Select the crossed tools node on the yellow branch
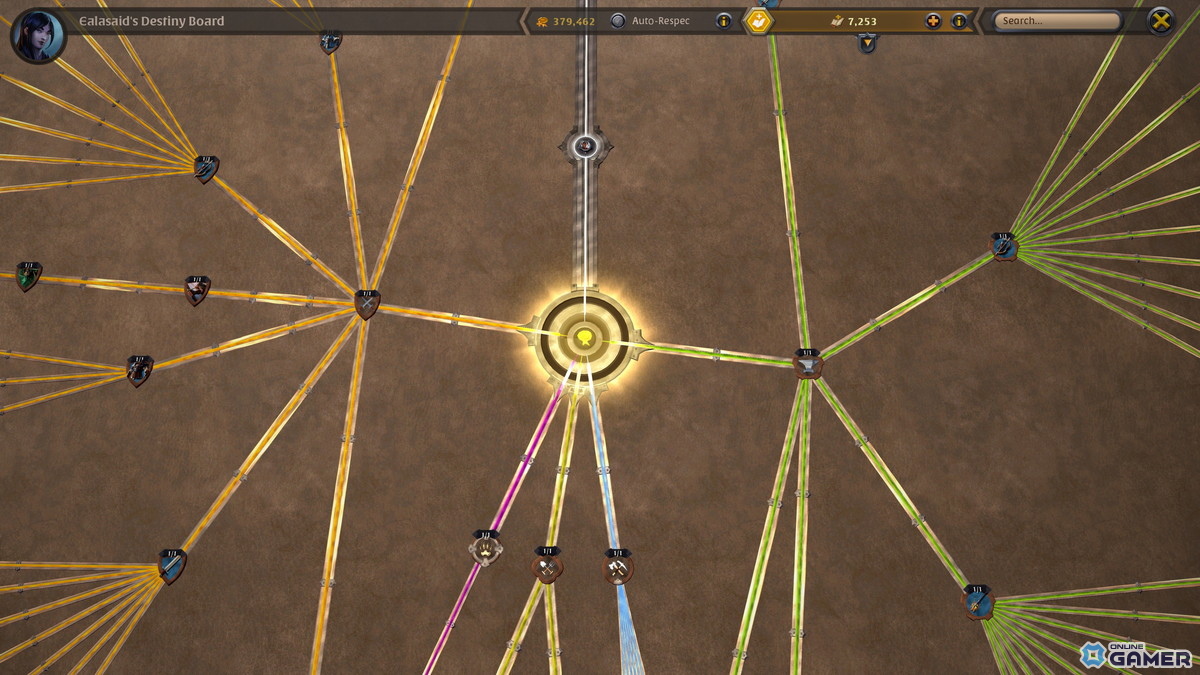This screenshot has height=675, width=1200. point(547,566)
